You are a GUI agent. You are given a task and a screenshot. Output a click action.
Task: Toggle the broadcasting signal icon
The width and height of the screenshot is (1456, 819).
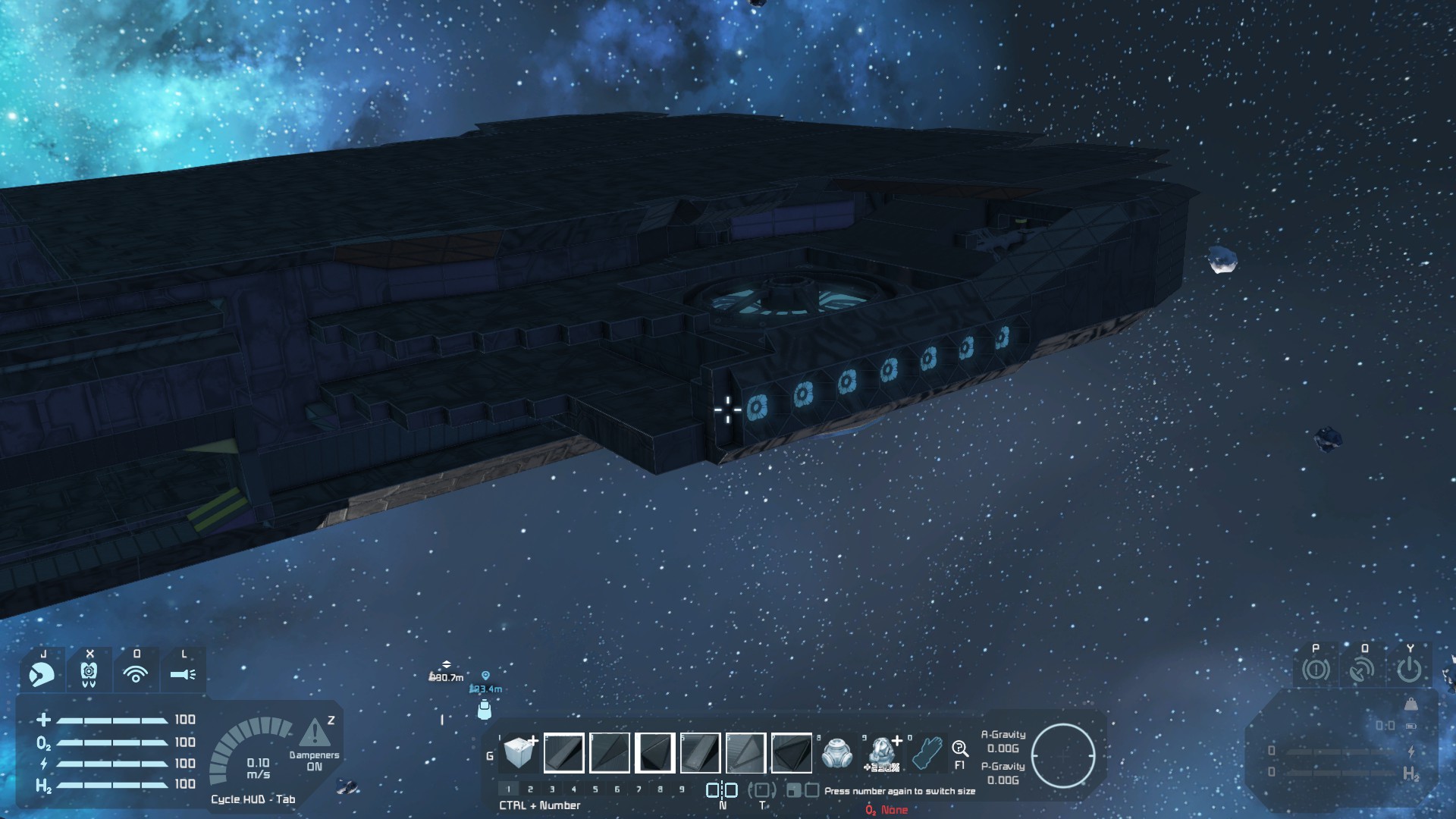[x=136, y=673]
